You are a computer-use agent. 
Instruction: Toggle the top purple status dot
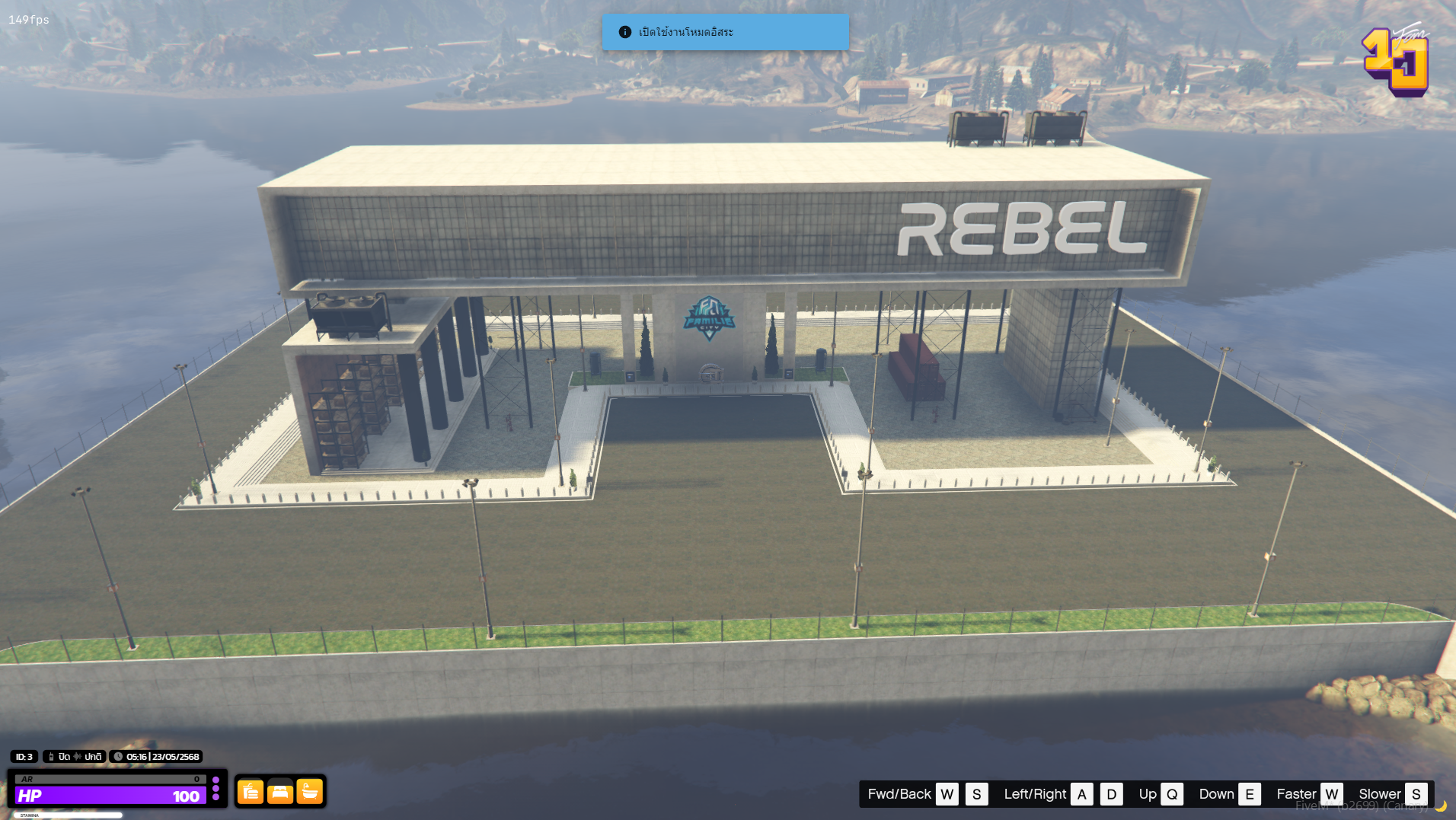216,780
